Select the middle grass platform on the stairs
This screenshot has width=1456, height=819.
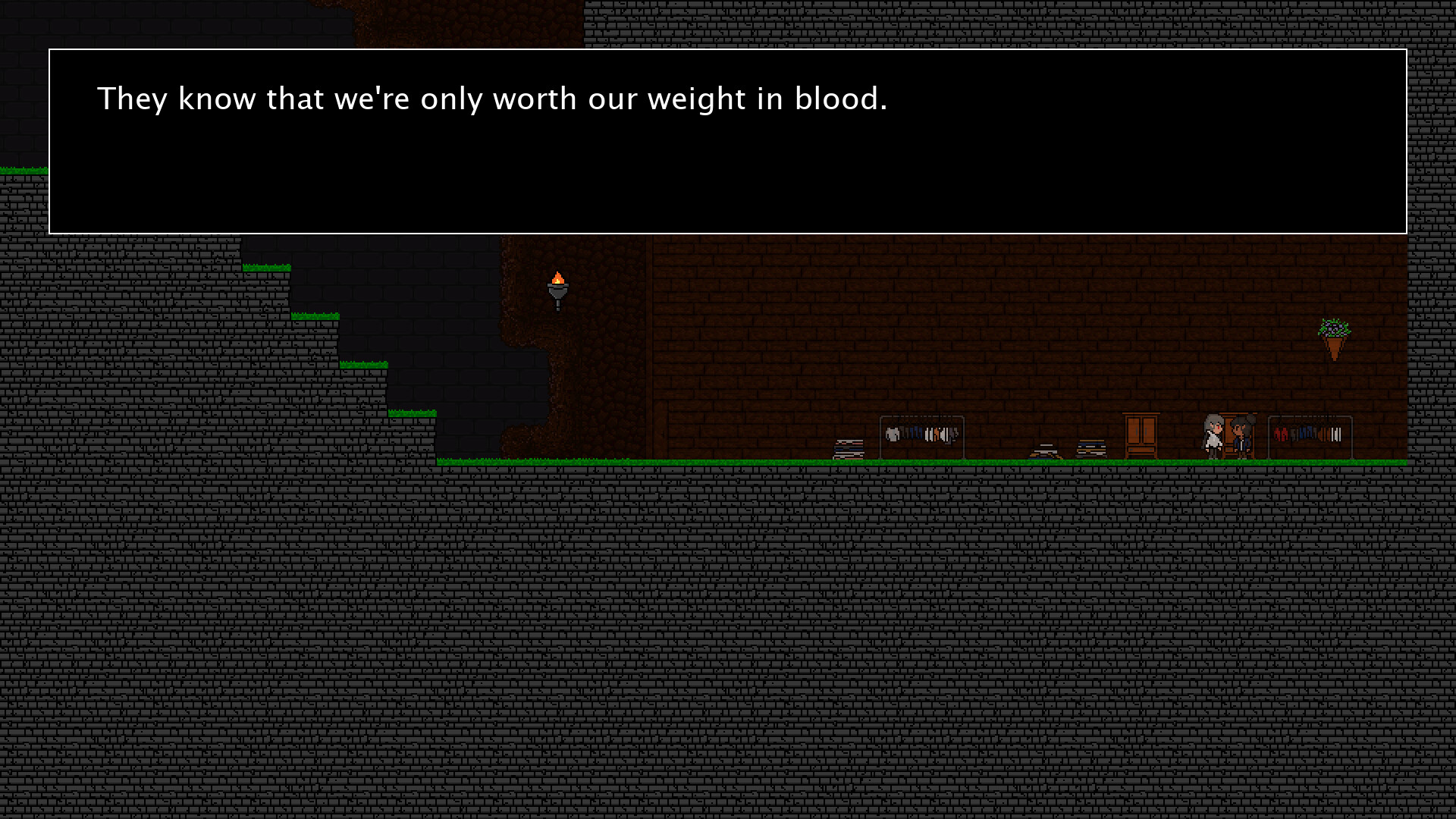coord(315,317)
